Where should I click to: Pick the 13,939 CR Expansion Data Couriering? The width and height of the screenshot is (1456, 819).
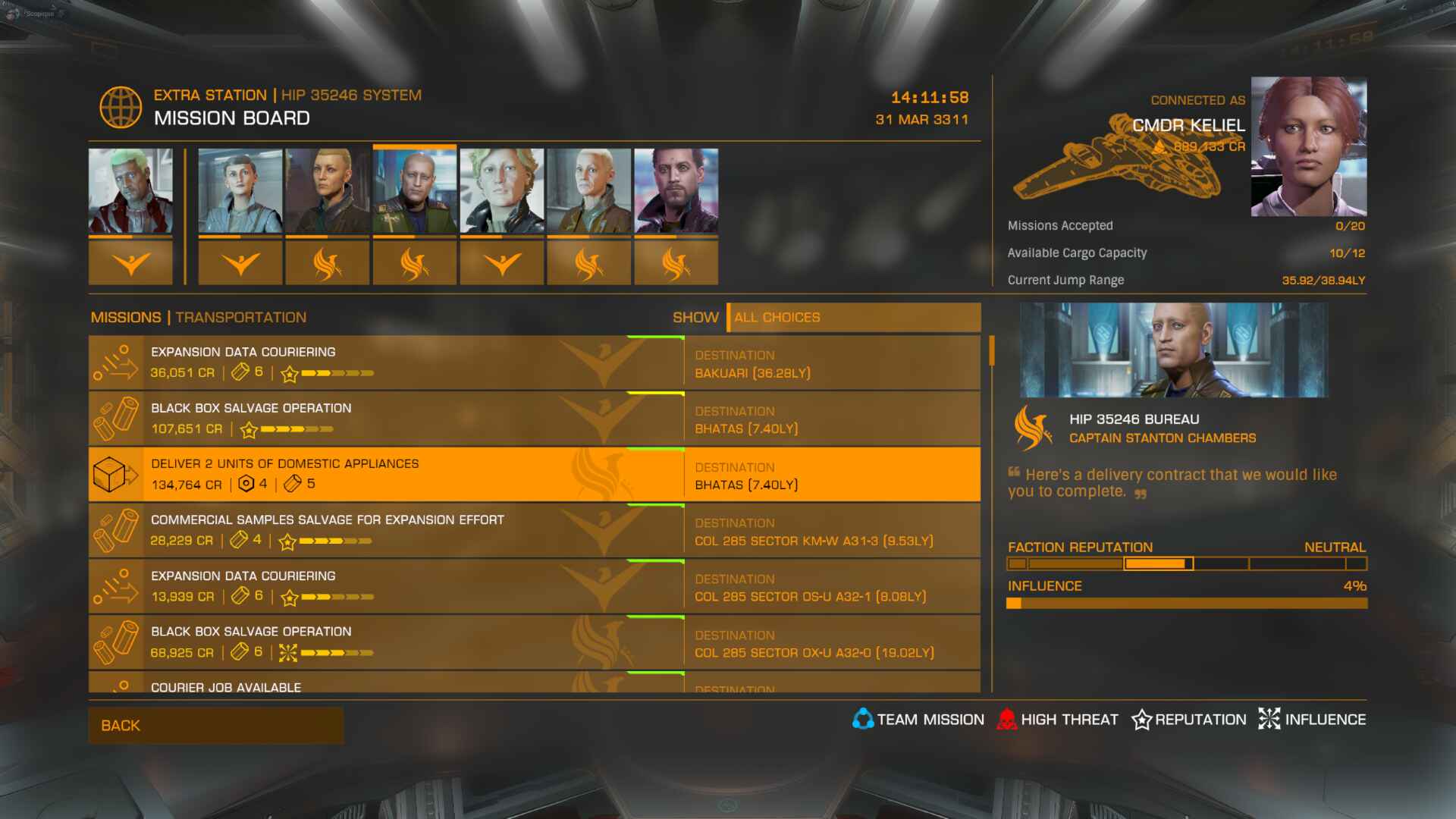click(x=534, y=587)
